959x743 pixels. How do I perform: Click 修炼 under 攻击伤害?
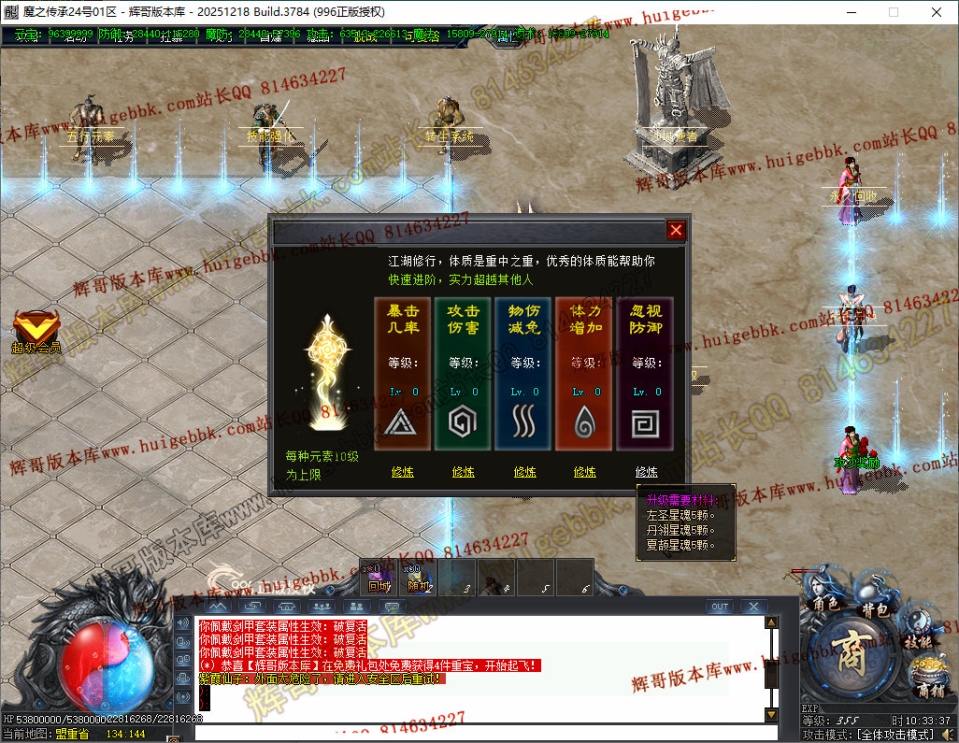click(x=463, y=472)
